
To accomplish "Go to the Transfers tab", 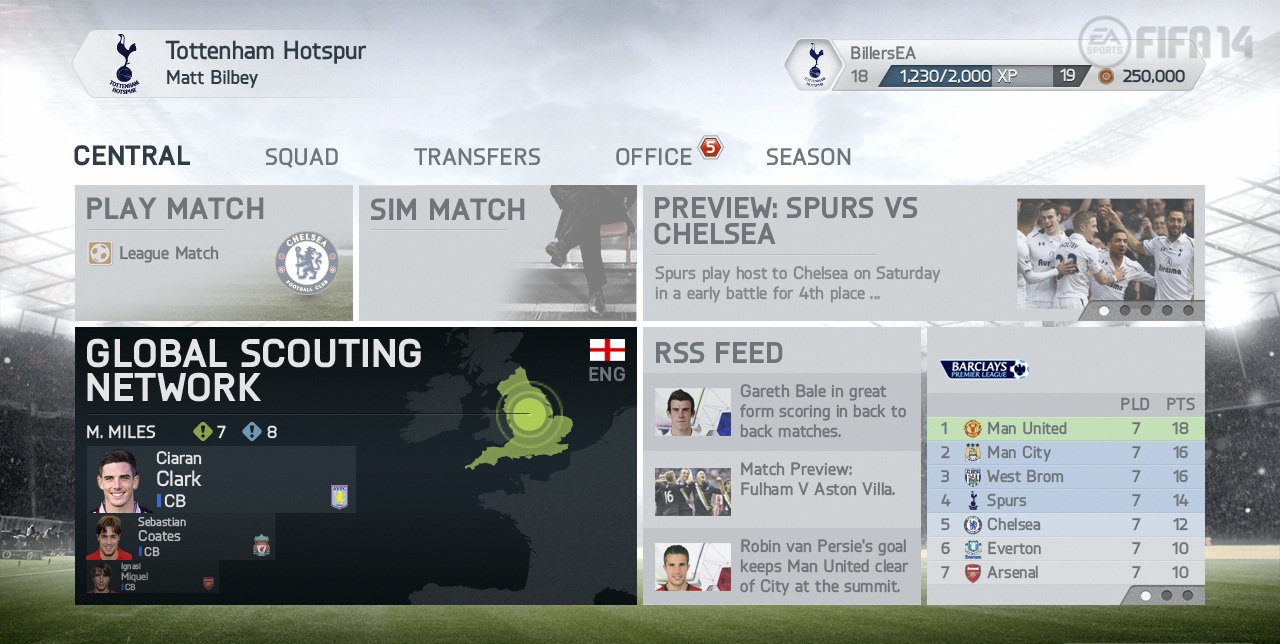I will click(477, 157).
